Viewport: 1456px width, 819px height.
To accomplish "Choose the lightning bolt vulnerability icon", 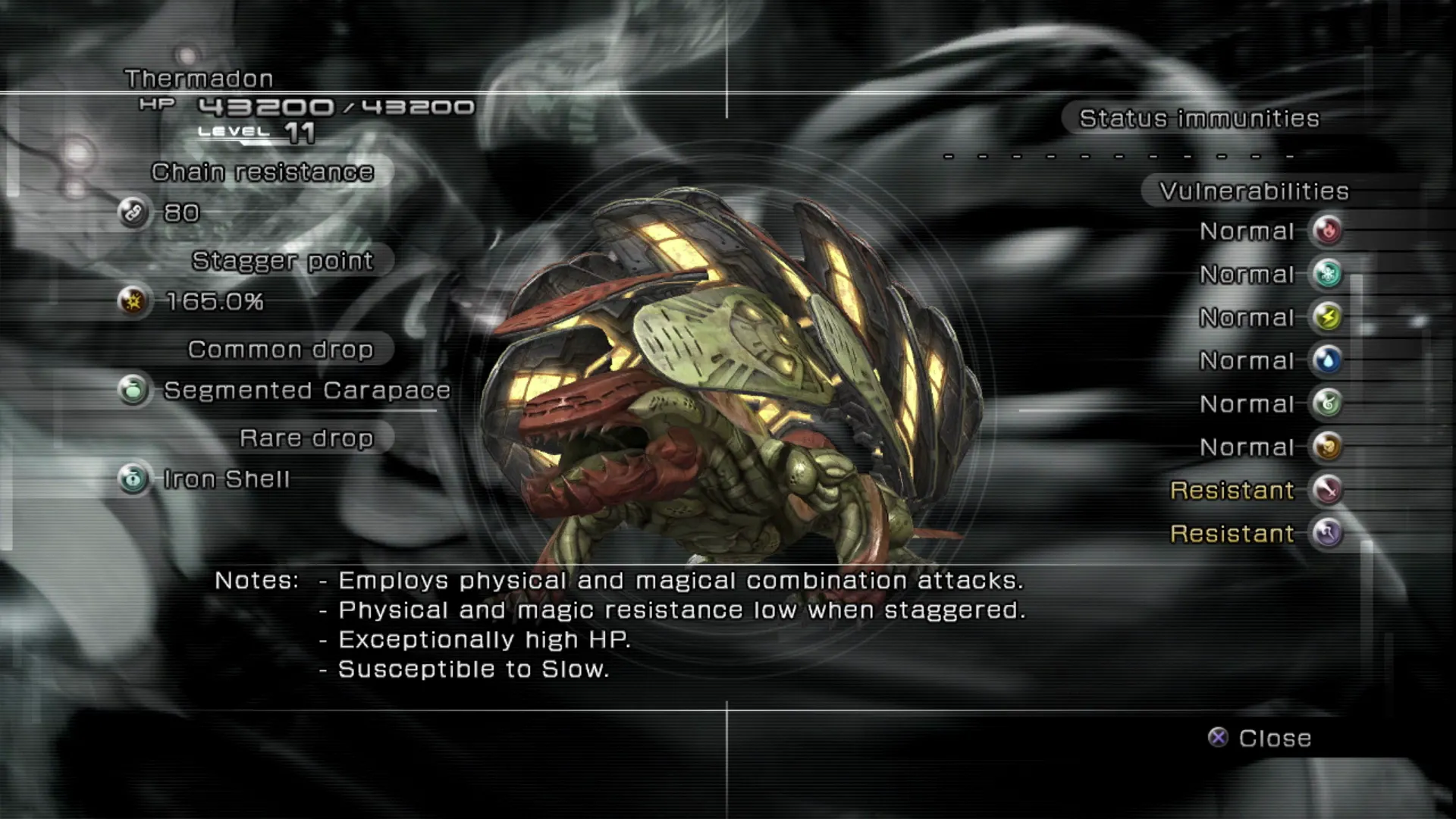I will point(1327,317).
